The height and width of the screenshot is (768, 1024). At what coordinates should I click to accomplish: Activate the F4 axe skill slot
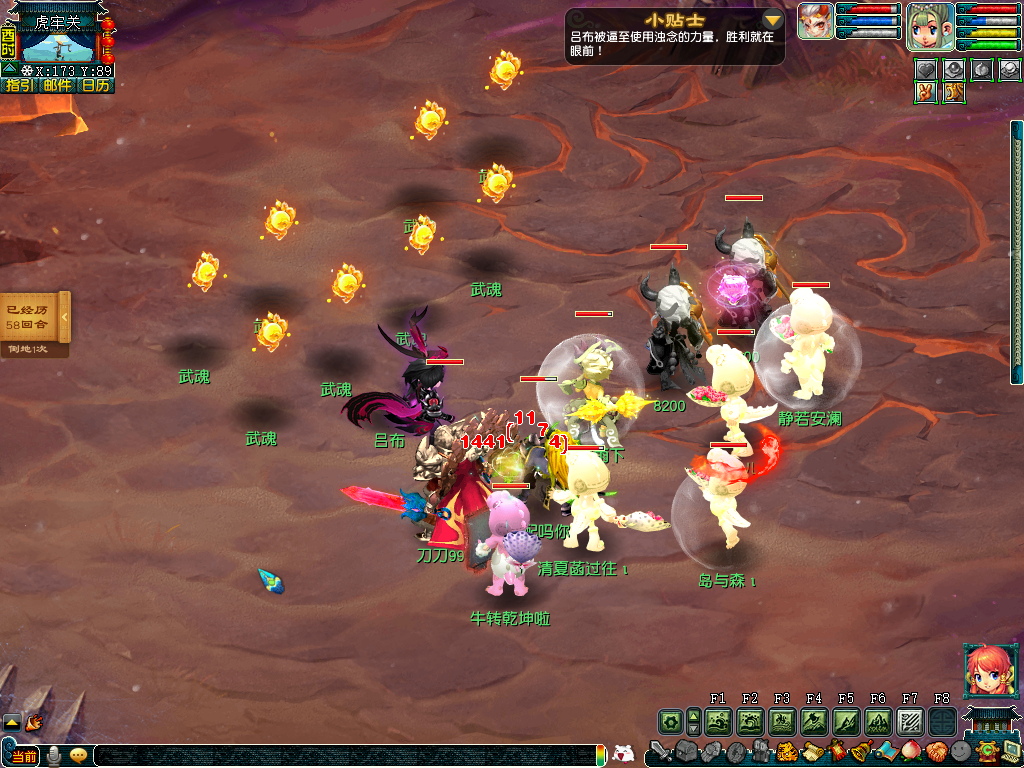click(814, 721)
